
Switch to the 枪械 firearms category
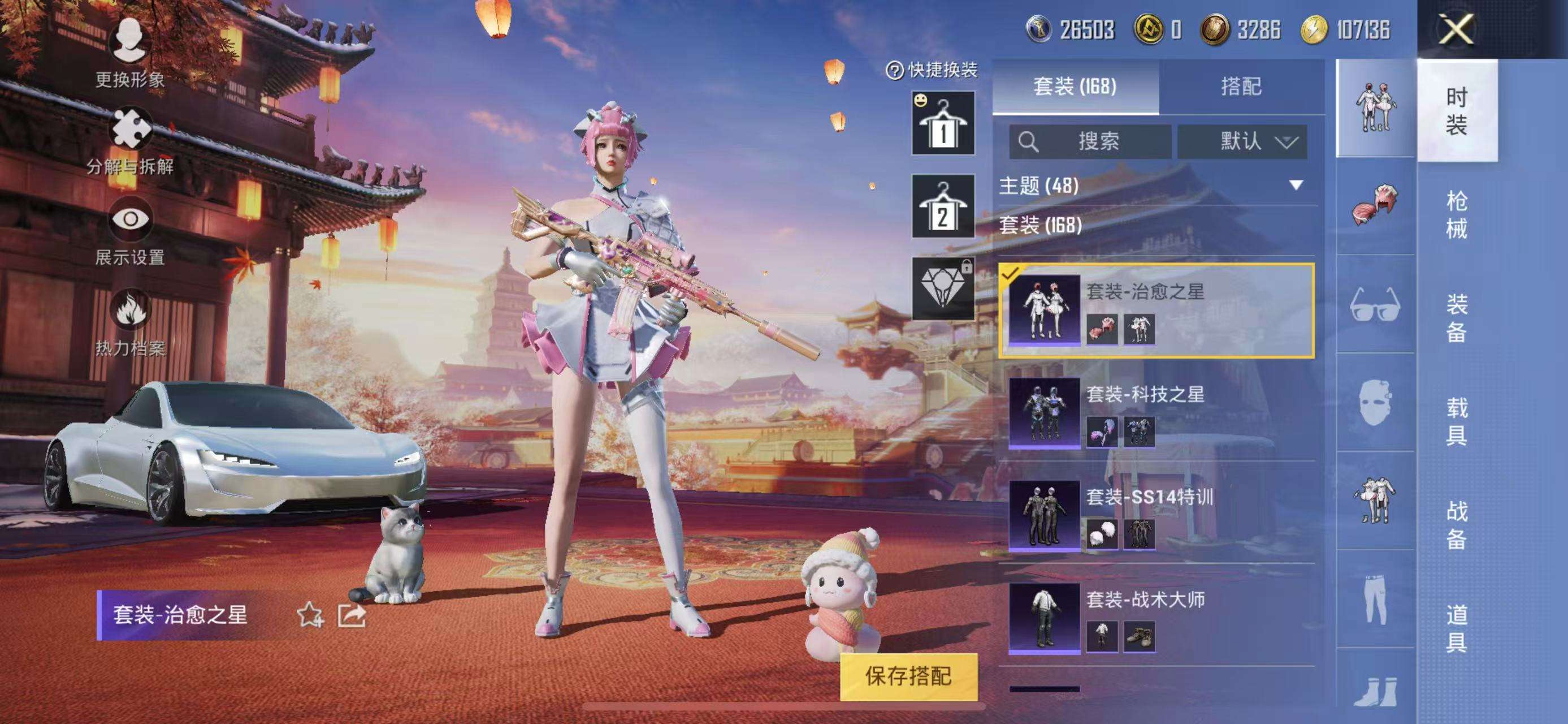coord(1457,214)
